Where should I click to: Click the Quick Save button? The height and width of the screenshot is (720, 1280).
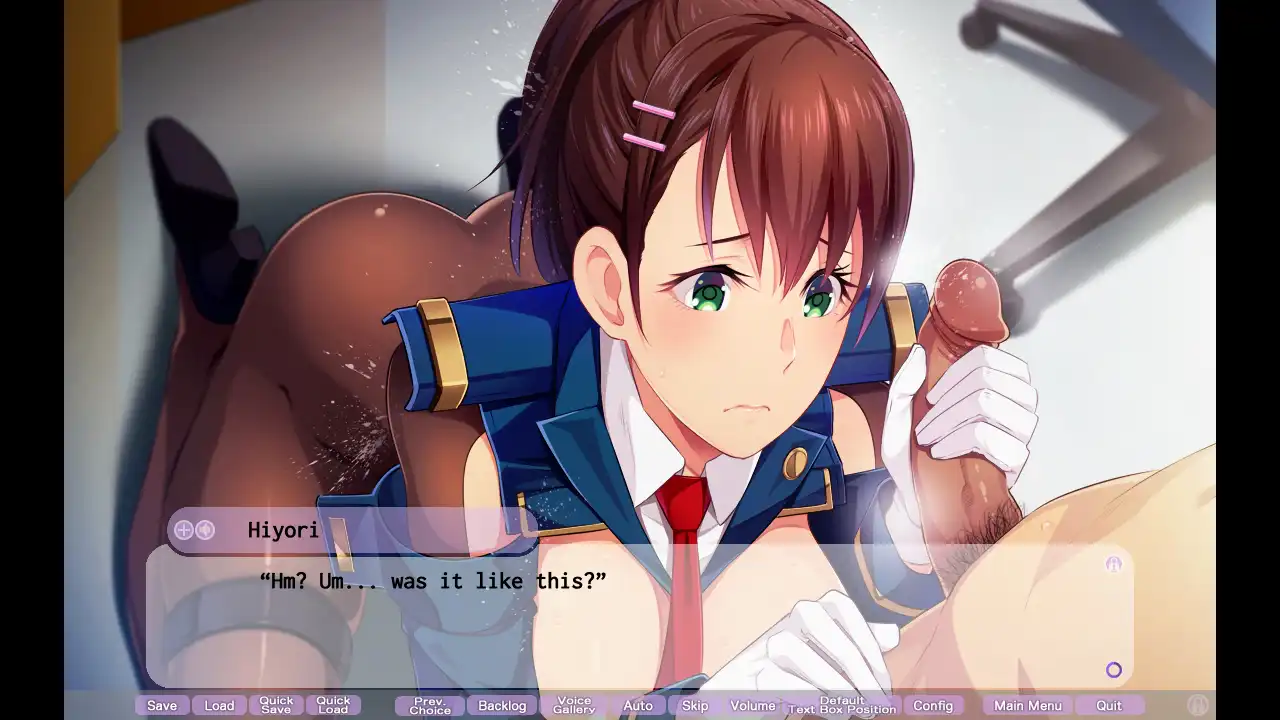coord(276,706)
